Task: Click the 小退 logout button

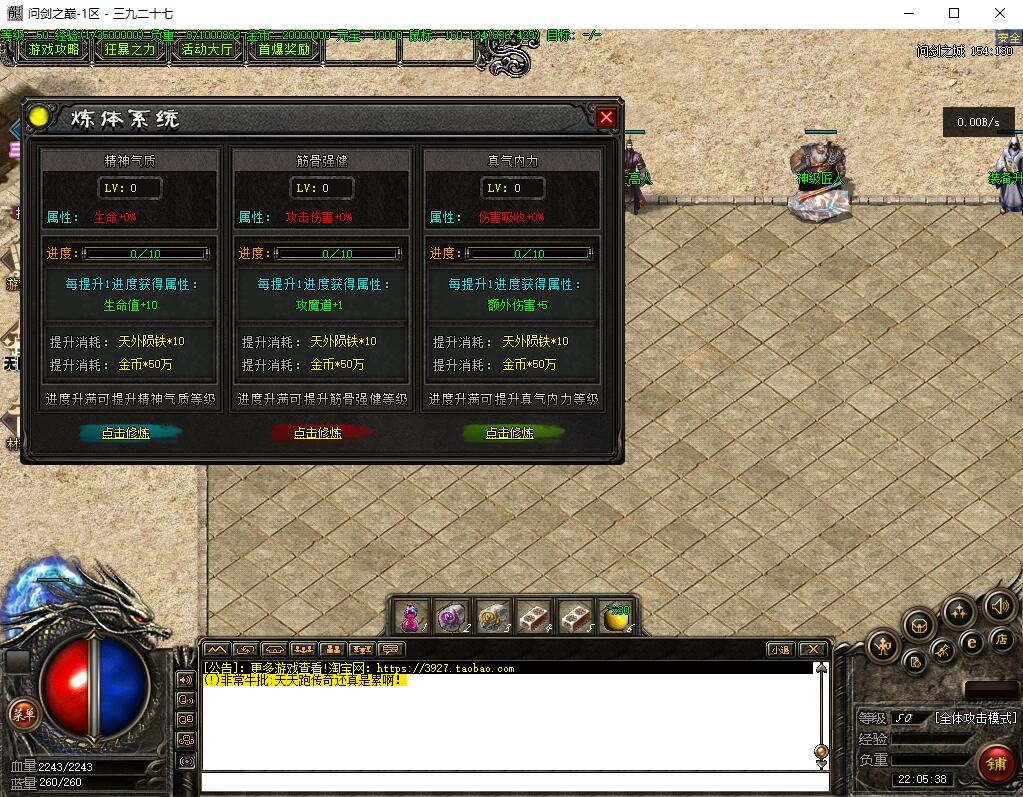Action: coord(780,649)
